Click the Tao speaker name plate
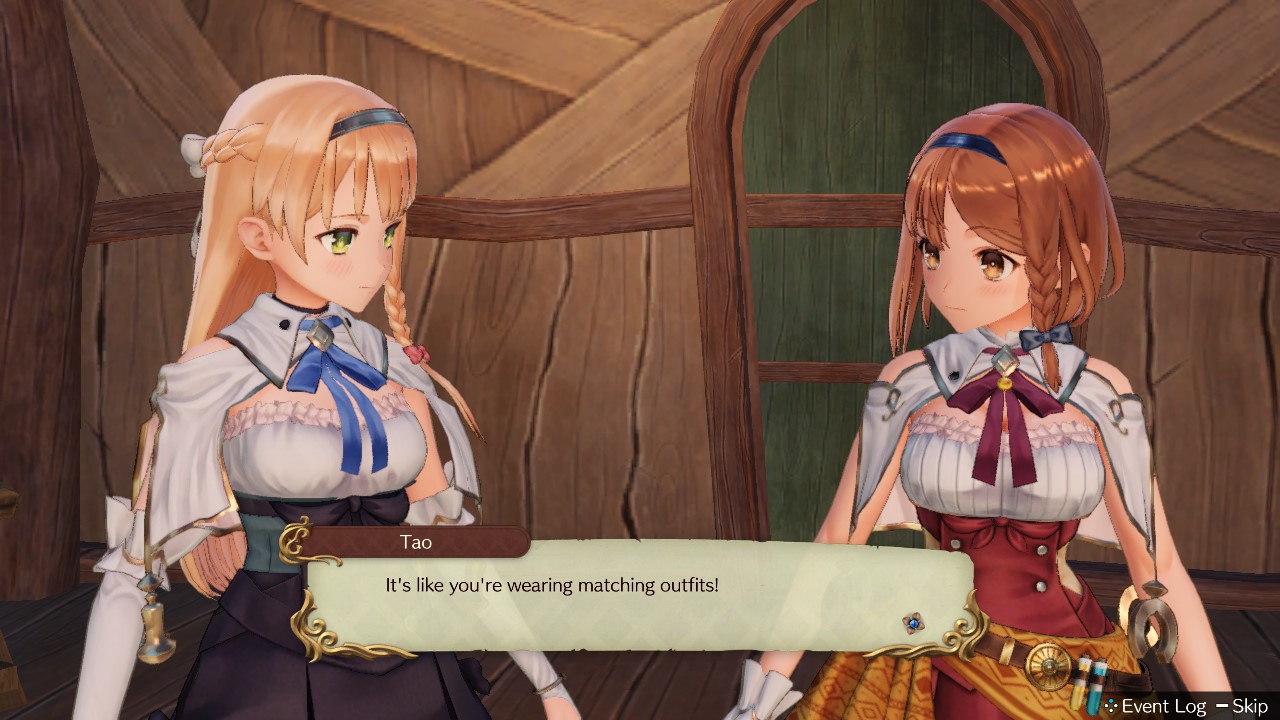This screenshot has height=720, width=1280. (x=417, y=542)
